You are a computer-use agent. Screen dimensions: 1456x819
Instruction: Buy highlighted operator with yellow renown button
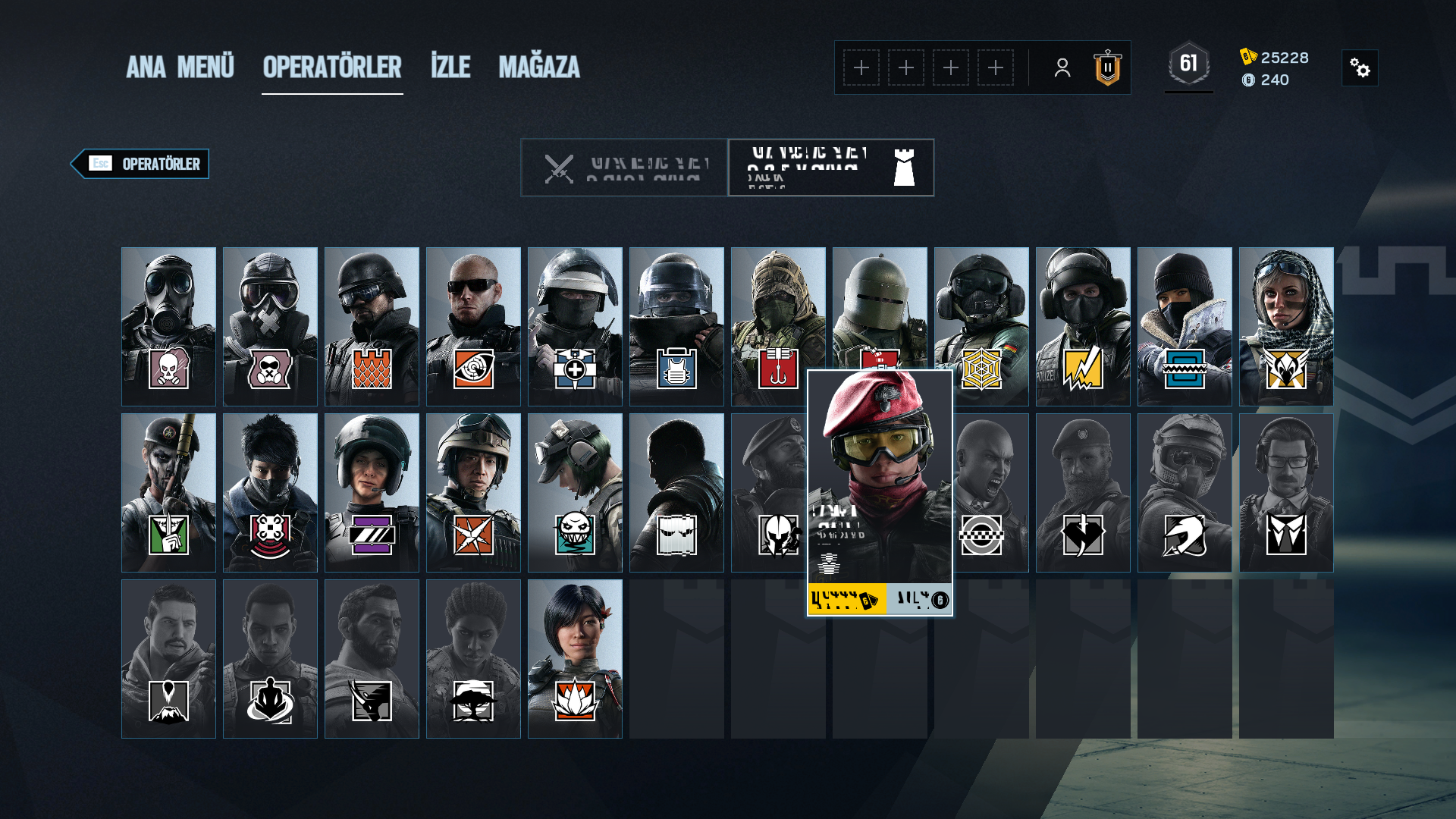(x=847, y=600)
